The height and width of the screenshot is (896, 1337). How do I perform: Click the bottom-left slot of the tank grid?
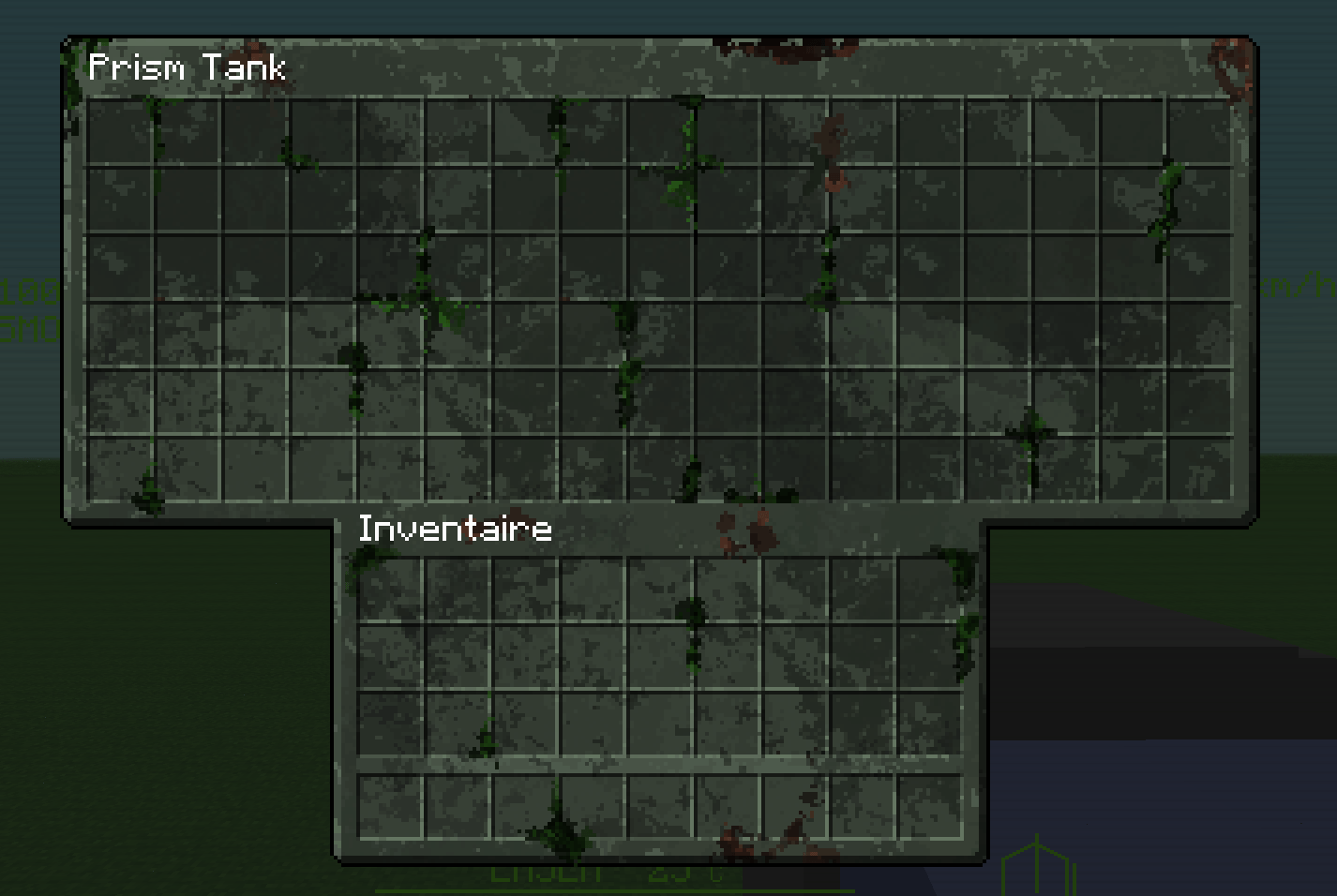tap(119, 469)
